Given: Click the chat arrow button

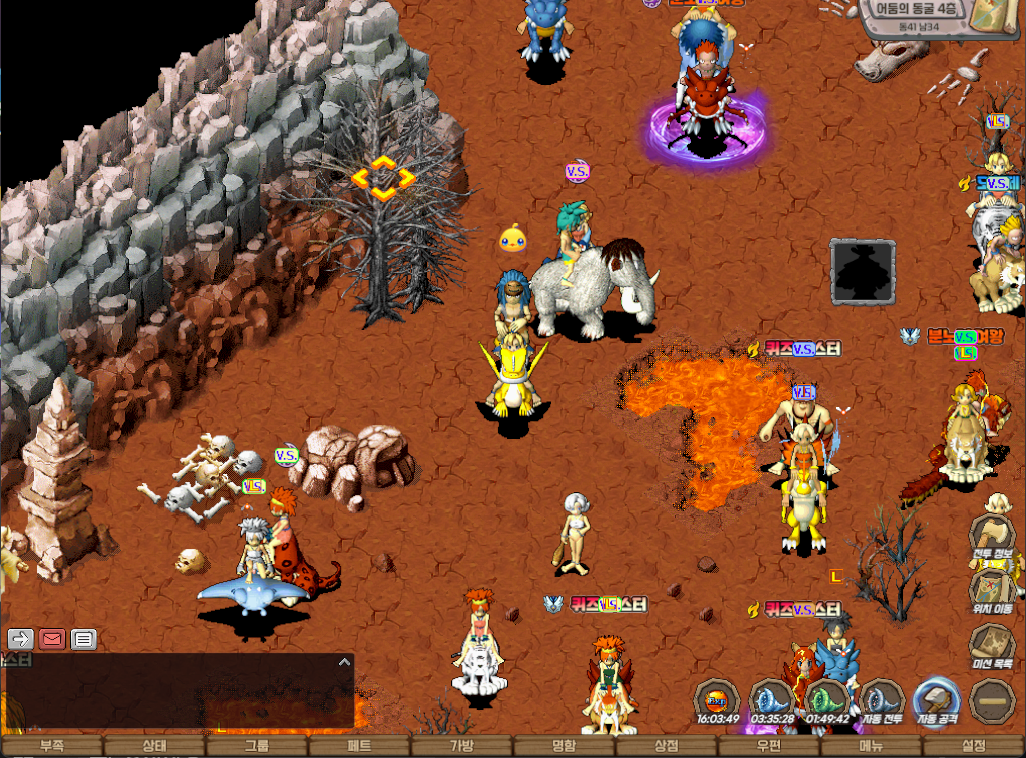Looking at the screenshot, I should [x=21, y=639].
